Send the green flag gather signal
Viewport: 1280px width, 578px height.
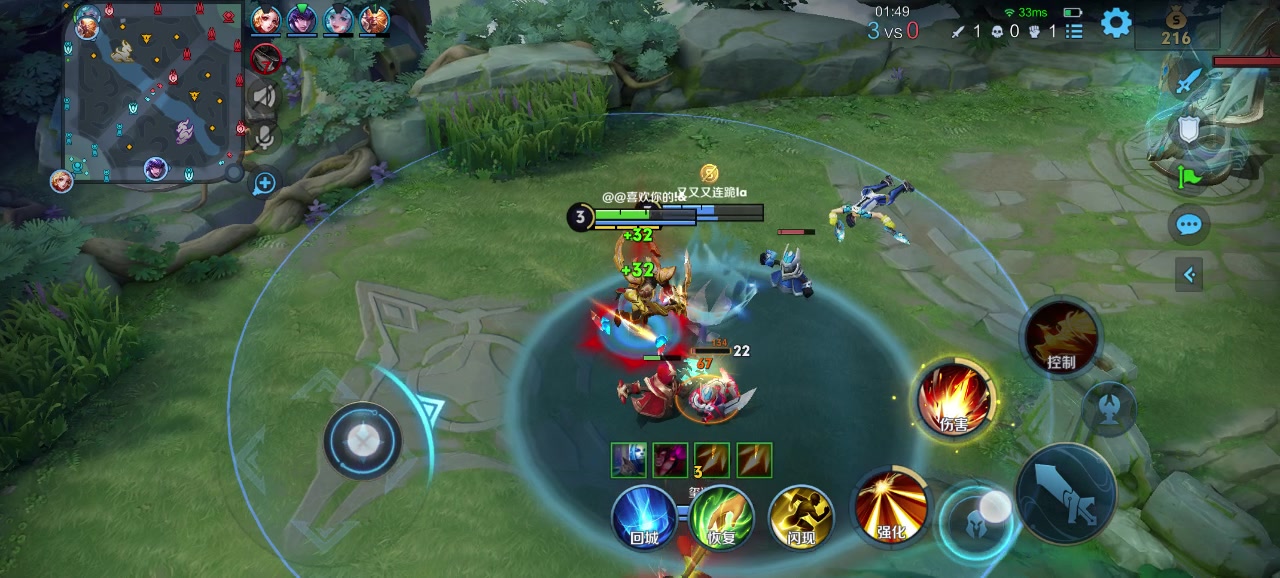pos(1188,177)
